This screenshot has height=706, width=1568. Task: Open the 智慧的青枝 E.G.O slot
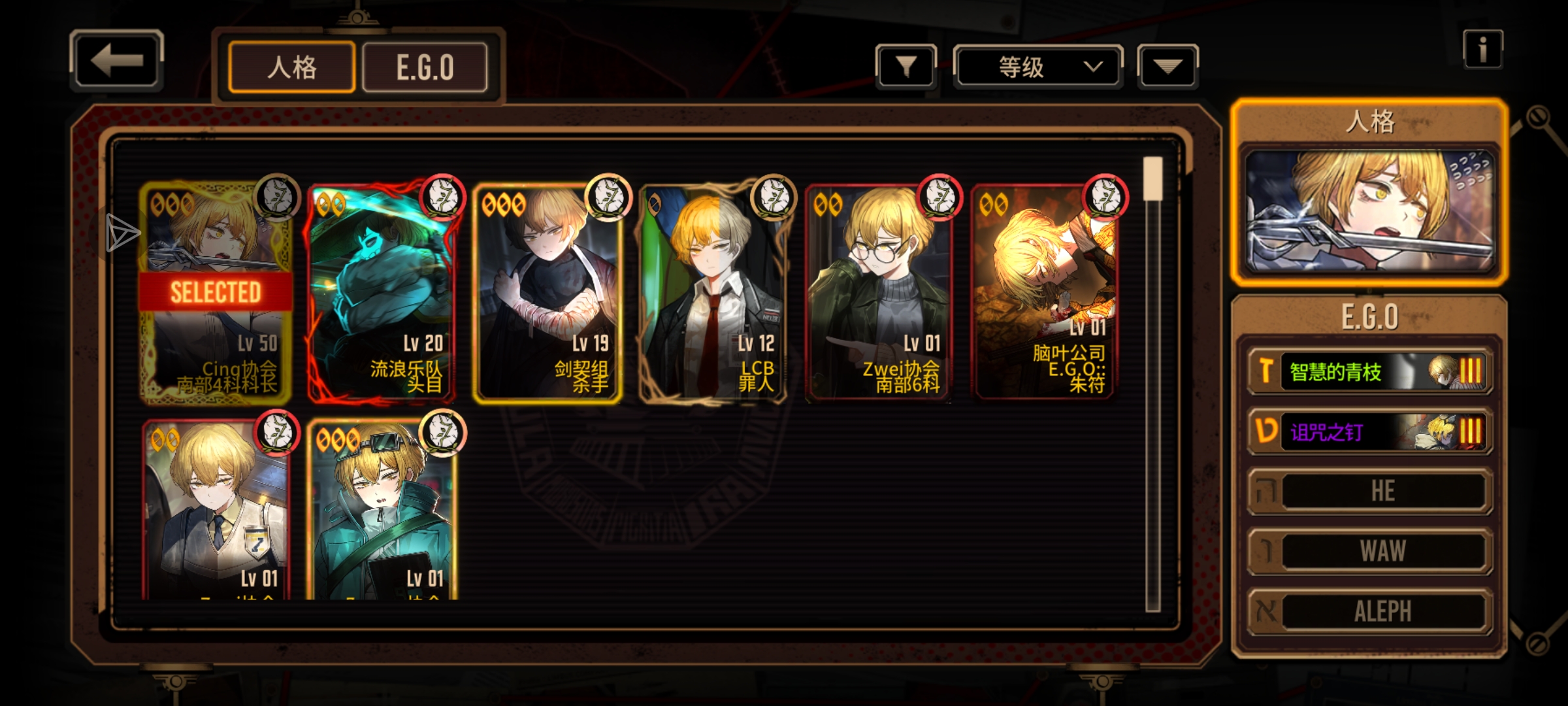[x=1370, y=372]
